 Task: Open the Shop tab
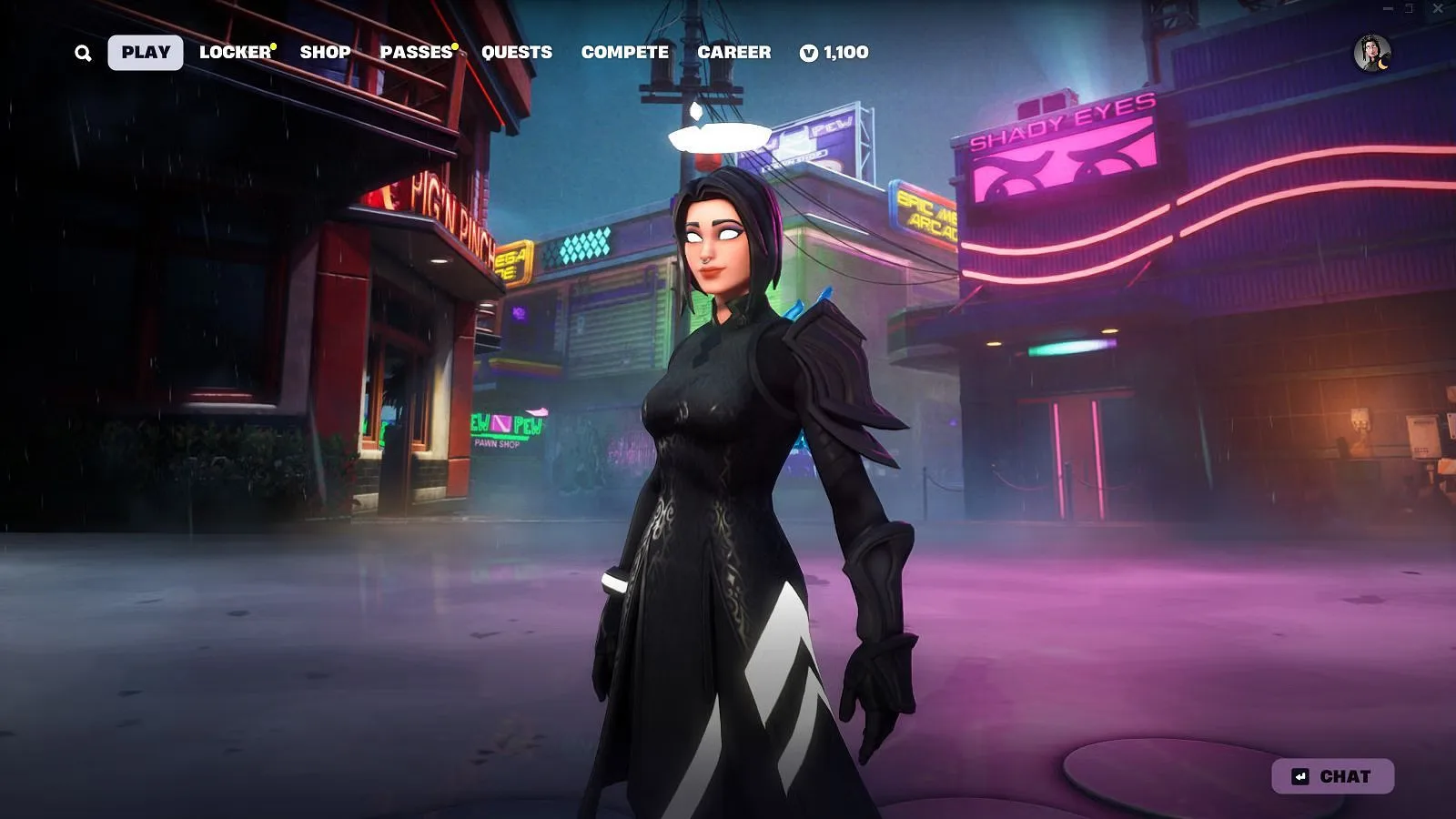point(325,53)
